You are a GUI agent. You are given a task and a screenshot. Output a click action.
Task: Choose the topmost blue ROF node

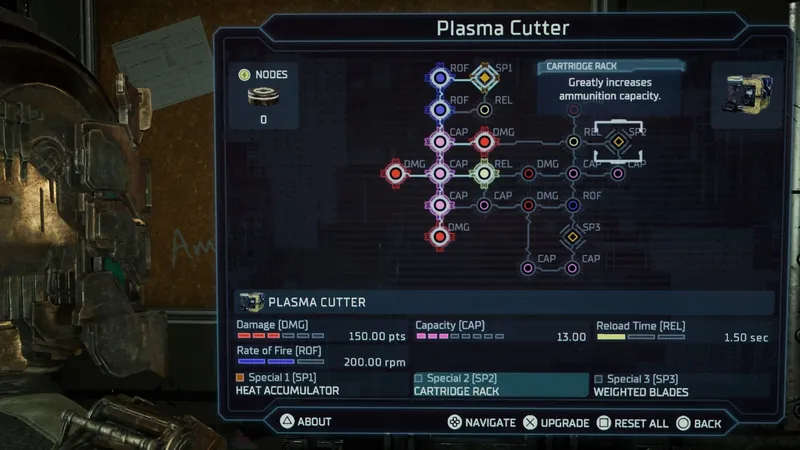coord(439,76)
